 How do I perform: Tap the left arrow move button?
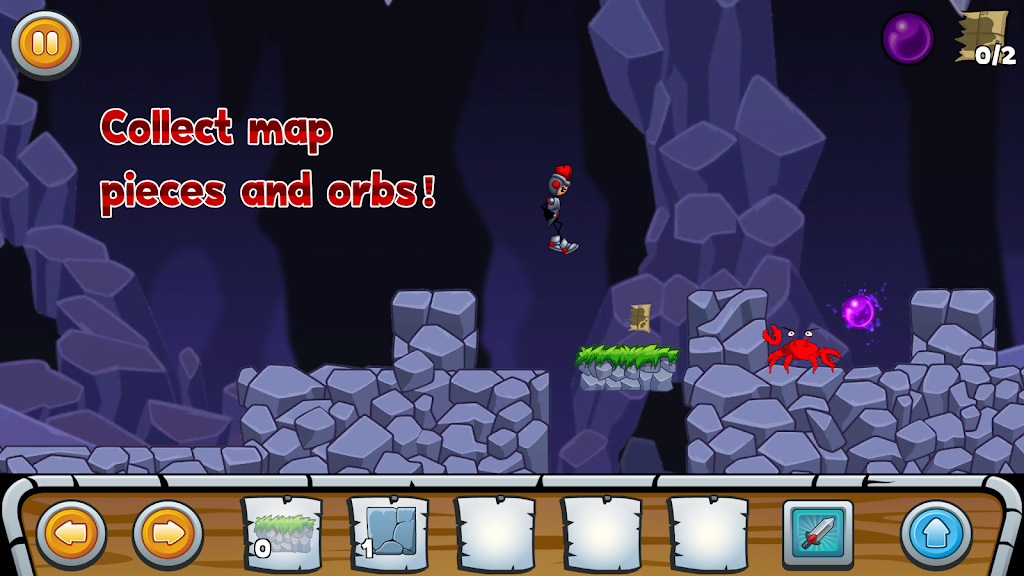click(x=71, y=534)
